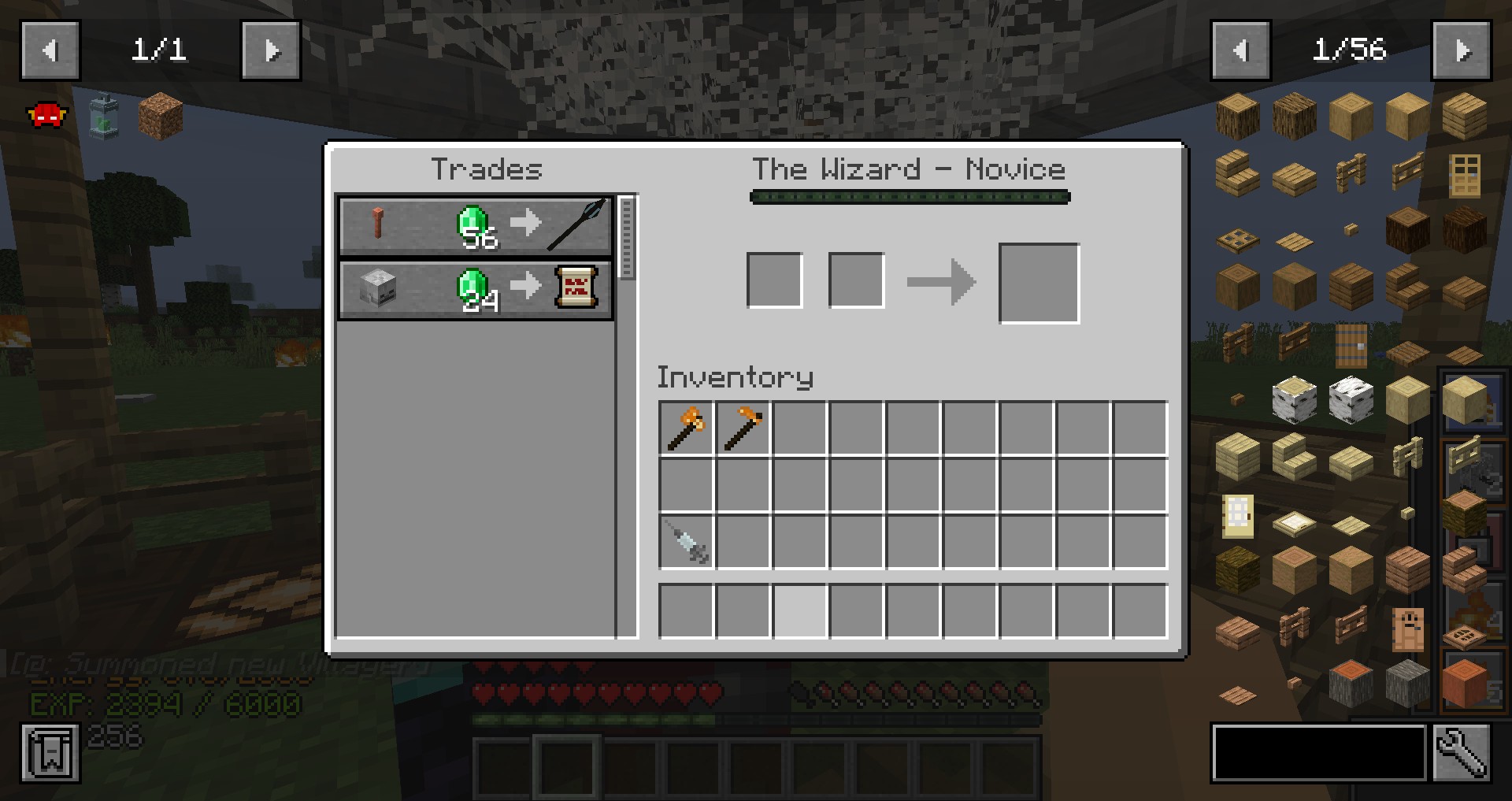Open the wrench config button
Viewport: 1512px width, 801px height.
coord(1461,754)
